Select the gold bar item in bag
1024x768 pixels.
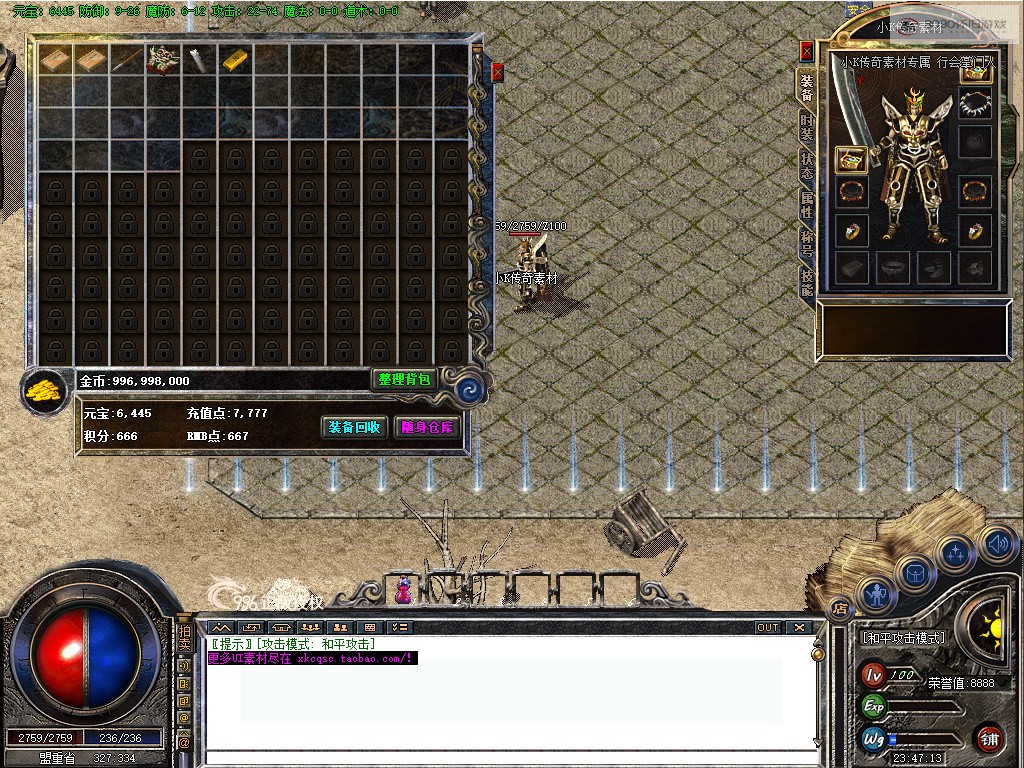pyautogui.click(x=235, y=60)
